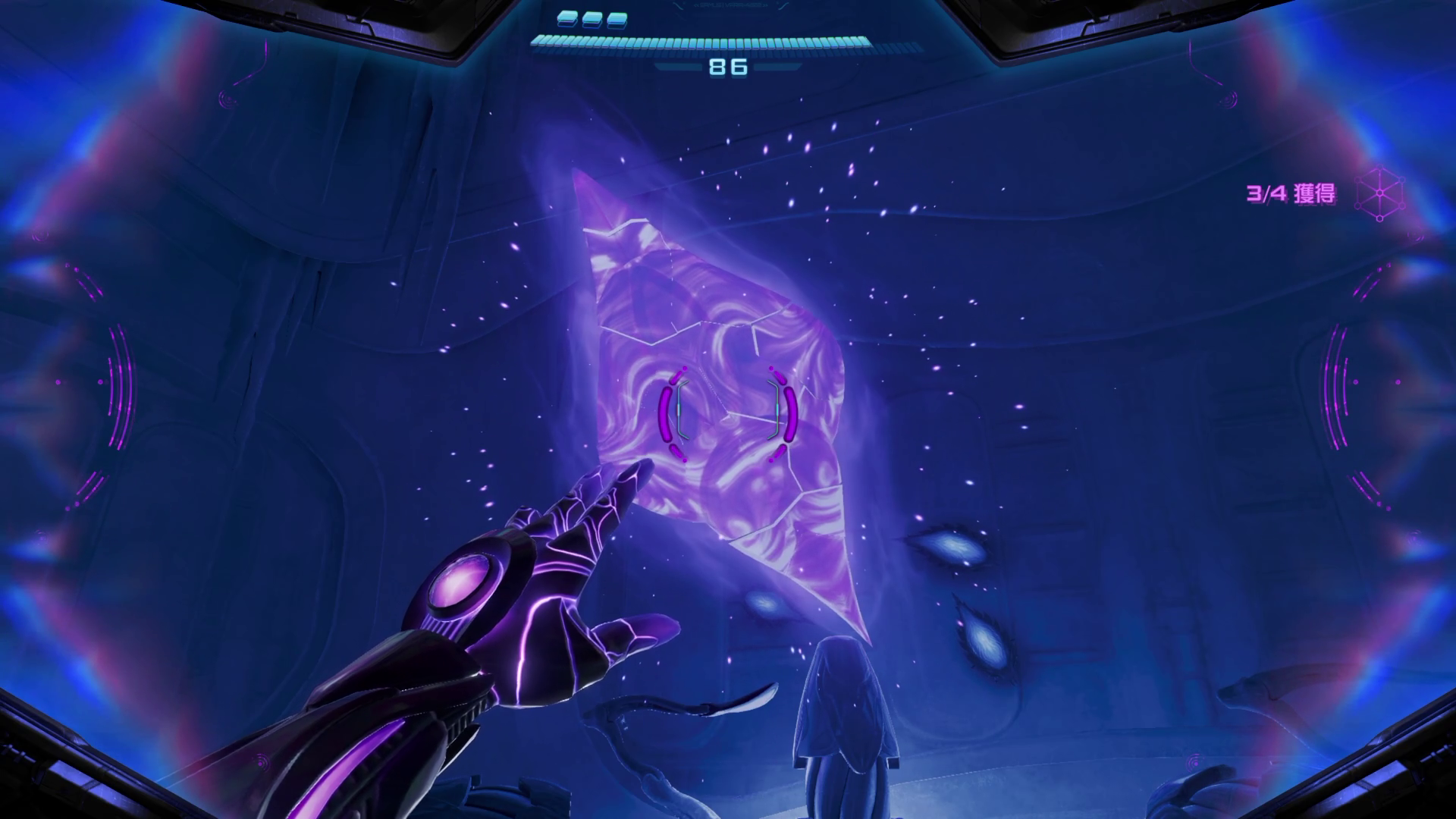Click the purple targeting reticle
1456x819 pixels.
(728, 415)
